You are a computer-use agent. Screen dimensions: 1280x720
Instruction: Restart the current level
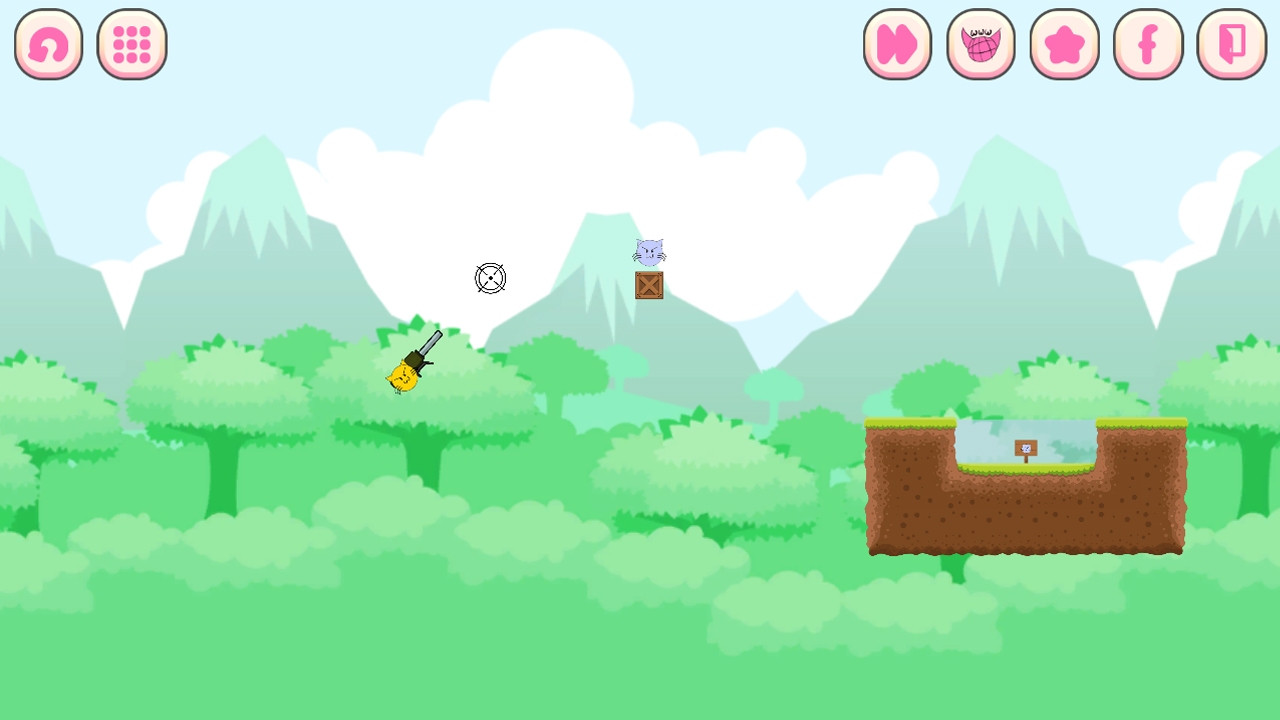[x=48, y=44]
